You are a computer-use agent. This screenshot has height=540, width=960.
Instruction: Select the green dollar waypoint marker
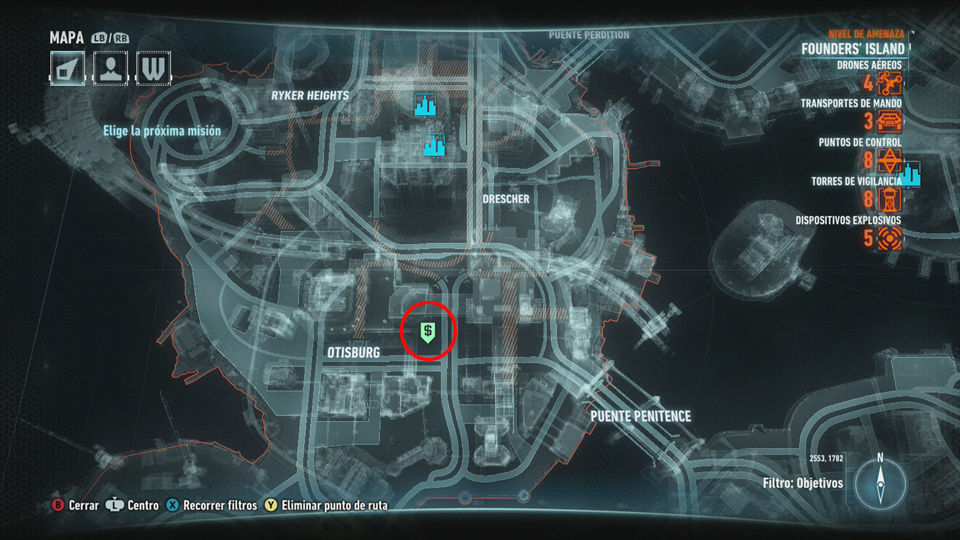[x=428, y=332]
